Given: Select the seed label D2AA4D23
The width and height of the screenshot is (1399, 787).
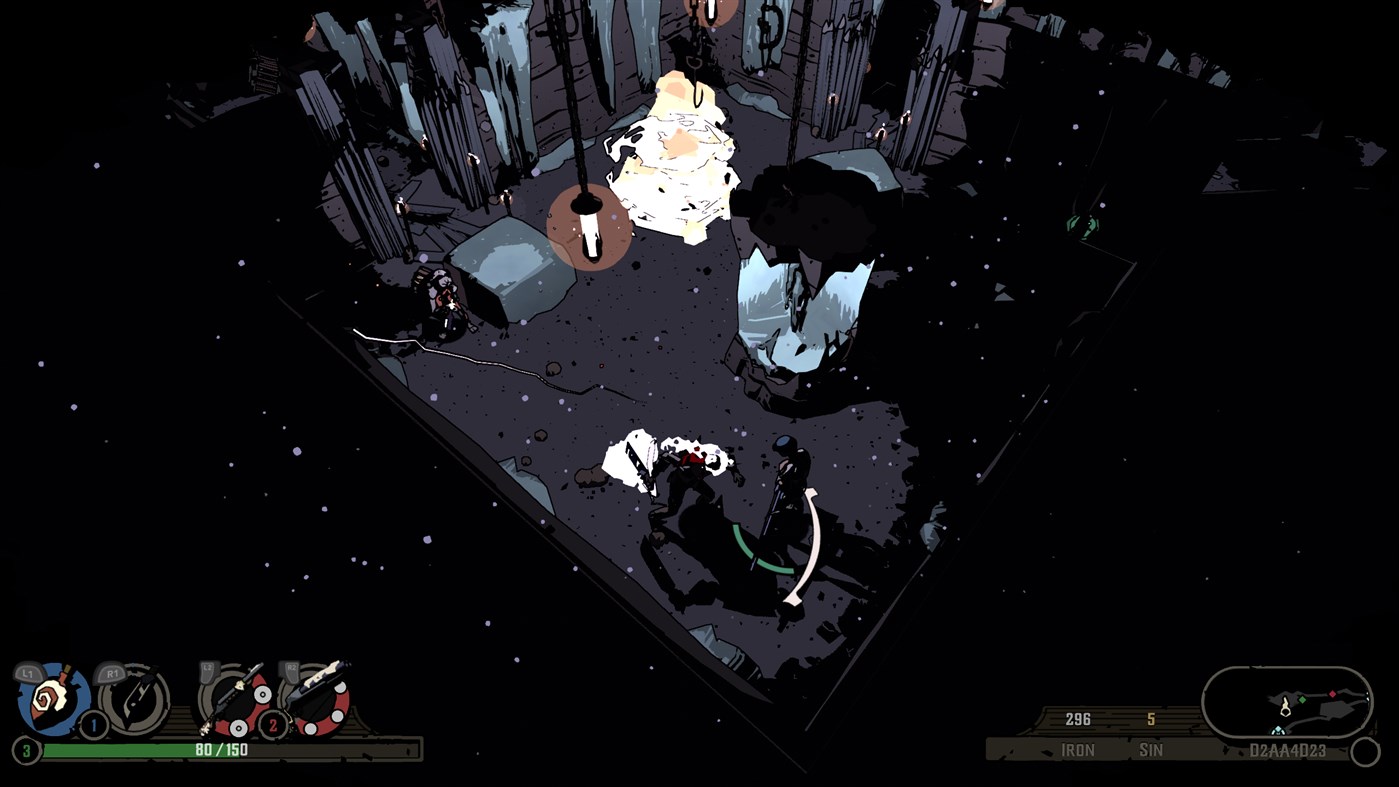Looking at the screenshot, I should pos(1288,749).
